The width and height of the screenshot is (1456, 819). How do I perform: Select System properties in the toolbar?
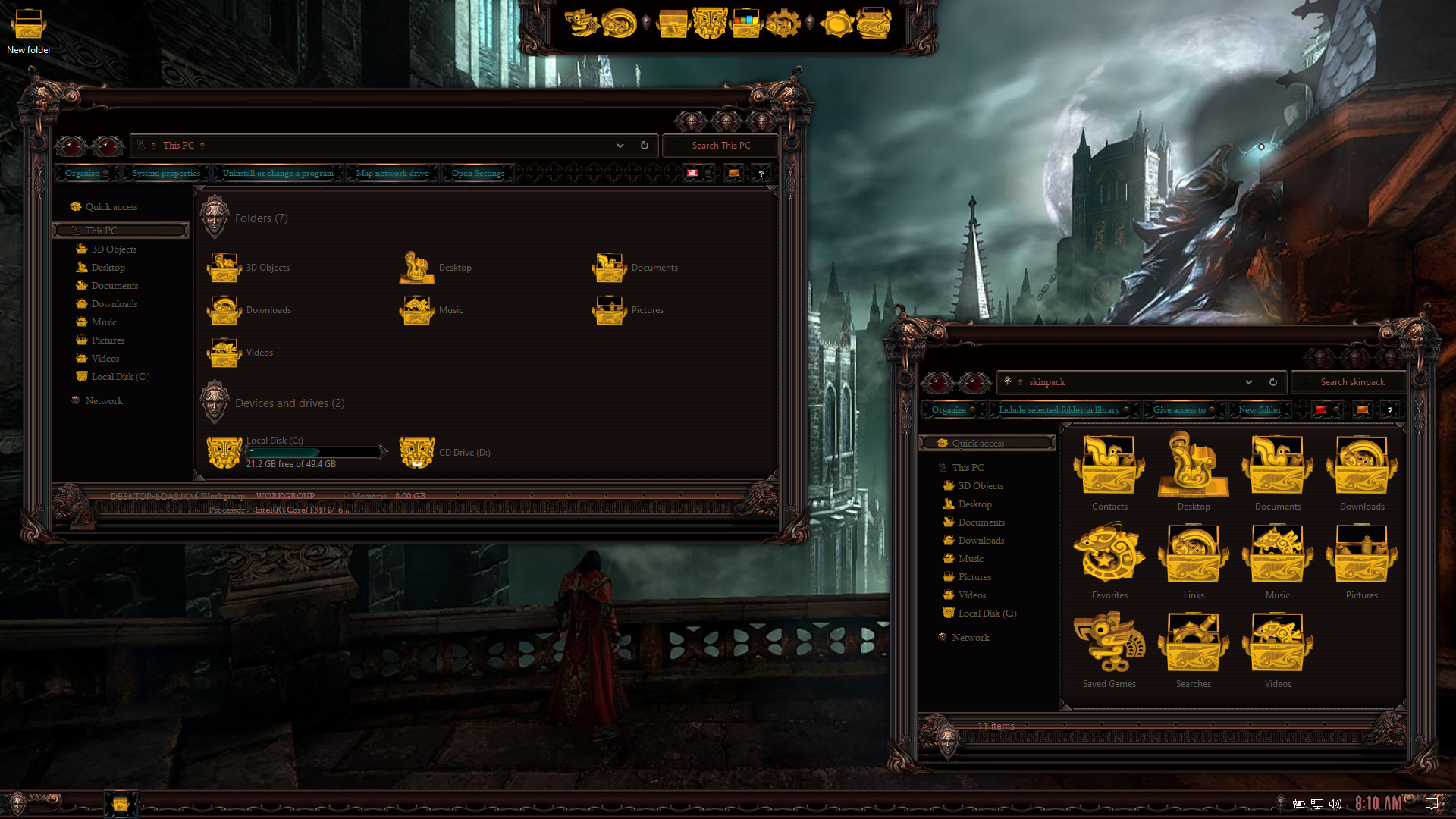pyautogui.click(x=165, y=173)
